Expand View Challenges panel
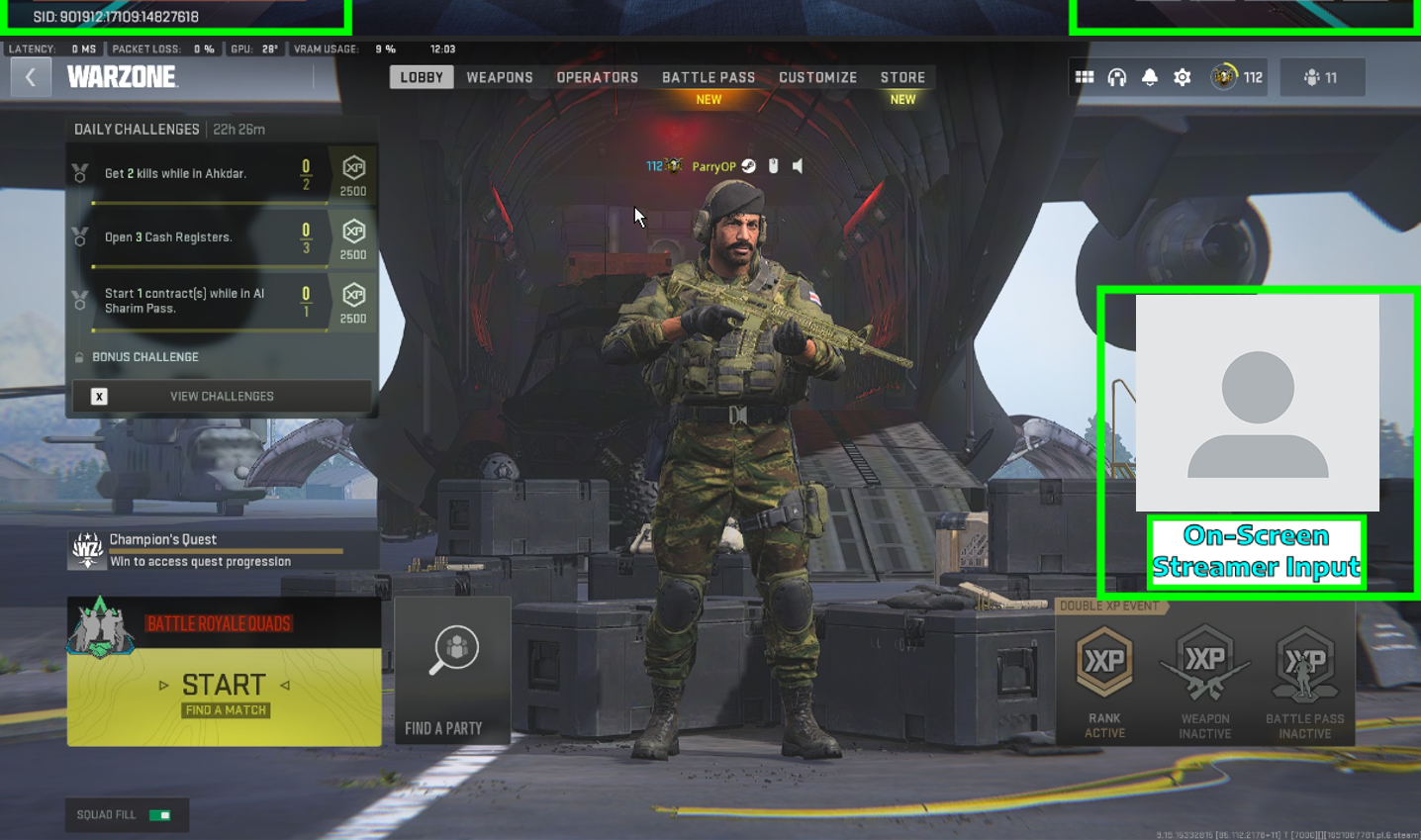Viewport: 1421px width, 840px height. 222,396
